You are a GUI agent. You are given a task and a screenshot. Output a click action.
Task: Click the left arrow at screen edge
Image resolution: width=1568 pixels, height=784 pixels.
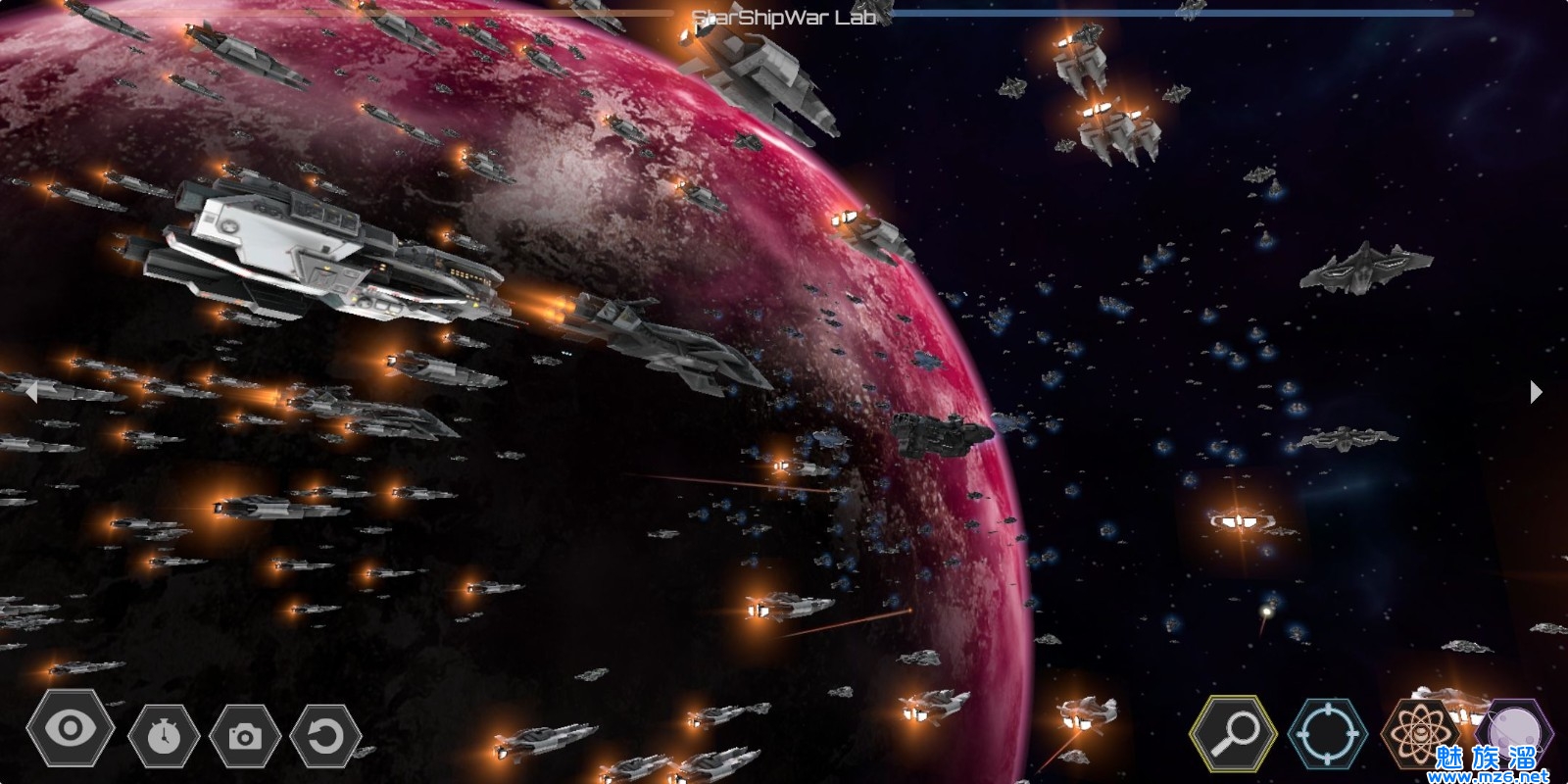coord(31,392)
